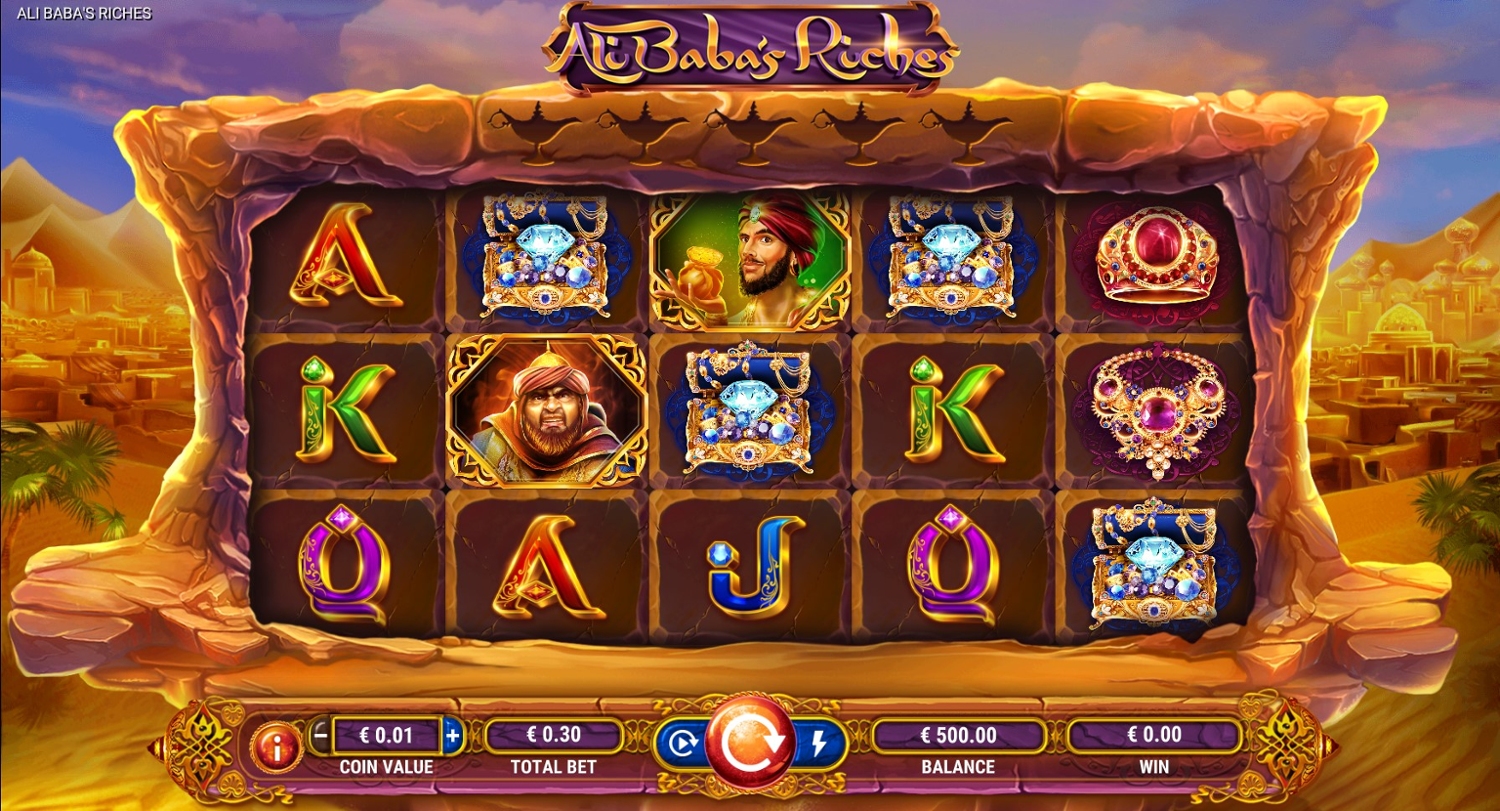Activate the autoplay button
Image resolution: width=1500 pixels, height=811 pixels.
coord(682,743)
